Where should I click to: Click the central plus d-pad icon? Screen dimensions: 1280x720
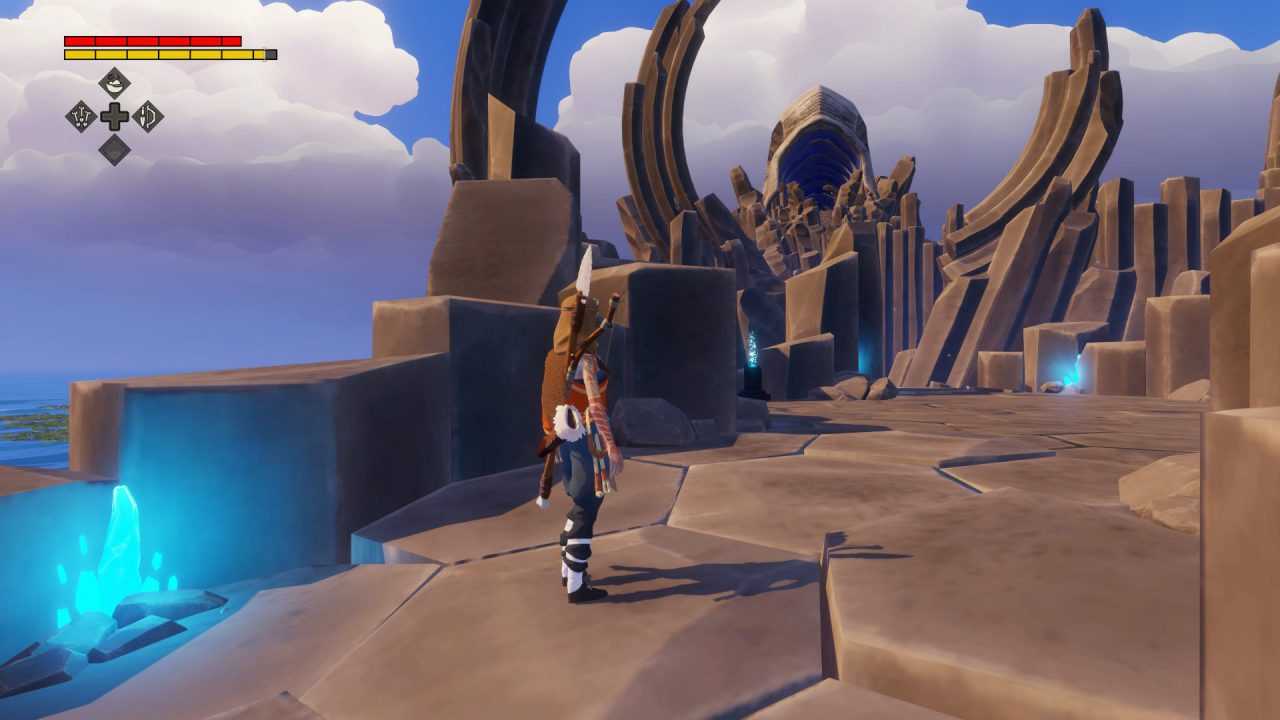115,117
